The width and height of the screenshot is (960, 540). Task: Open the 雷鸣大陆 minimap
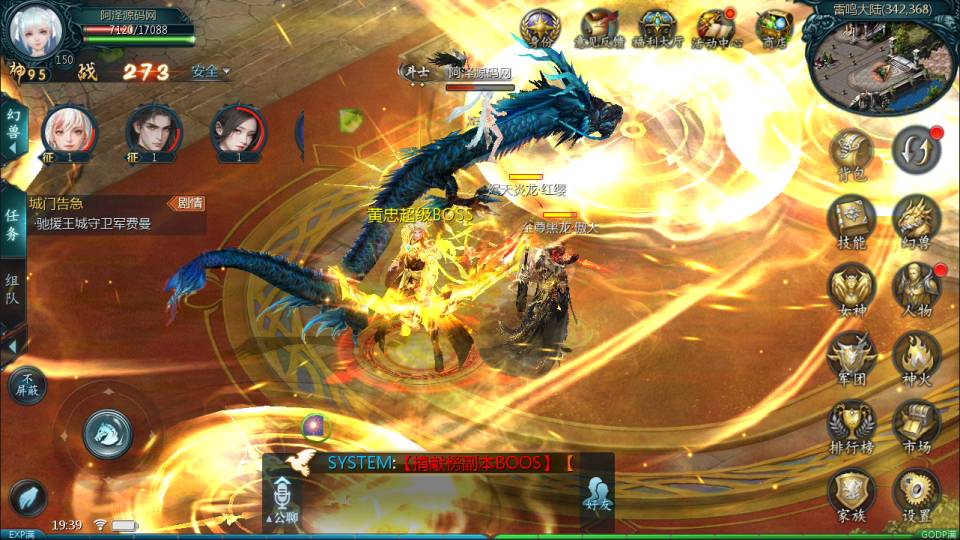pyautogui.click(x=880, y=62)
